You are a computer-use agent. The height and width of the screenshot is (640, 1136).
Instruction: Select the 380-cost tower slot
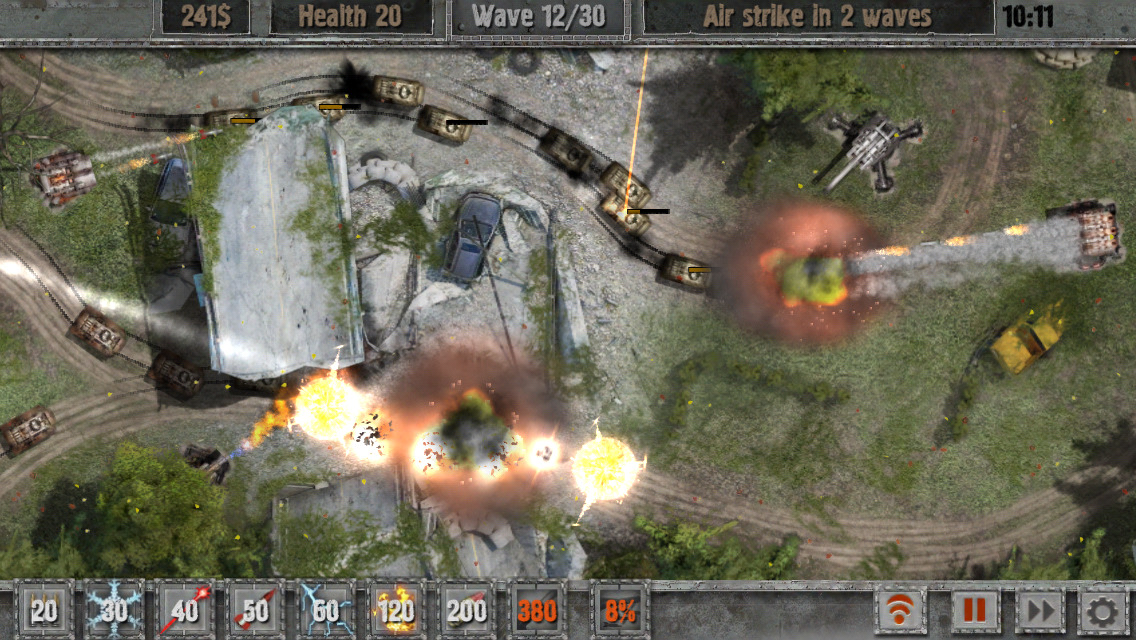pyautogui.click(x=537, y=610)
